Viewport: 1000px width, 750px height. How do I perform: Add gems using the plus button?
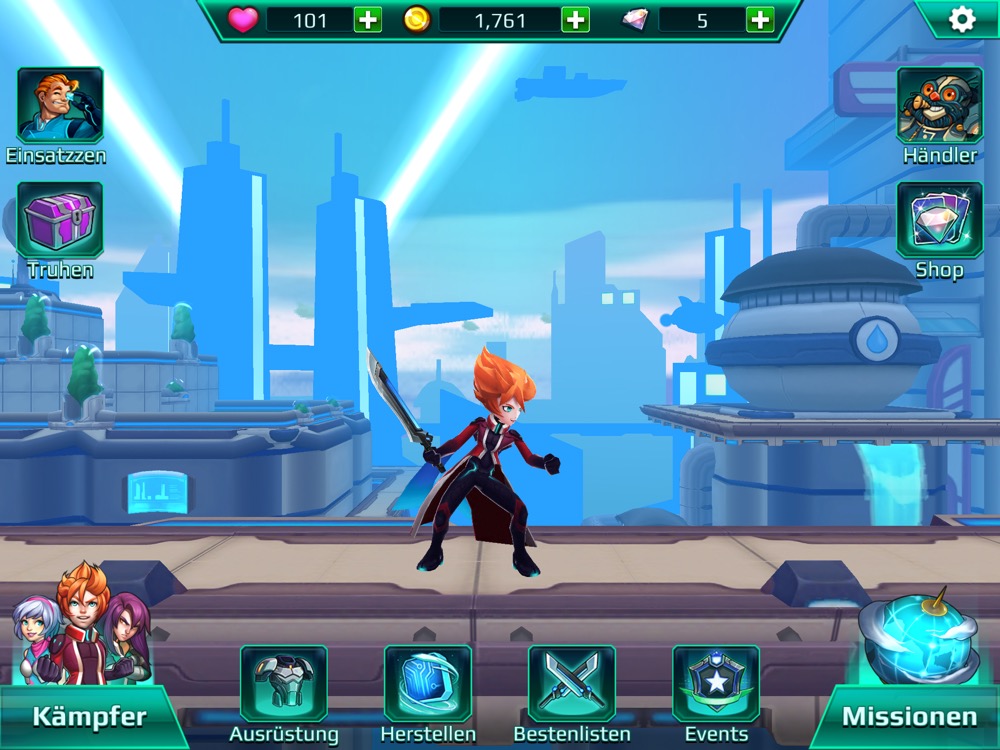point(760,20)
